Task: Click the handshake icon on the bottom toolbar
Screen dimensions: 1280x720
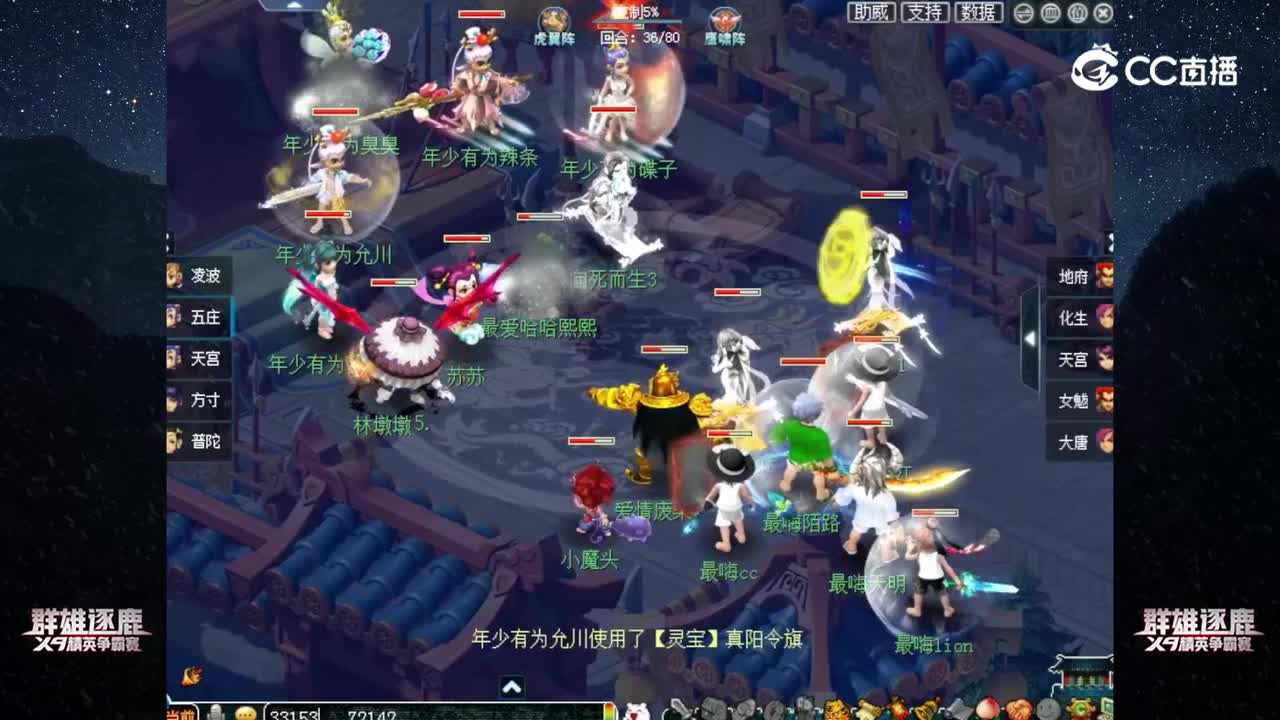Action: [x=1018, y=710]
